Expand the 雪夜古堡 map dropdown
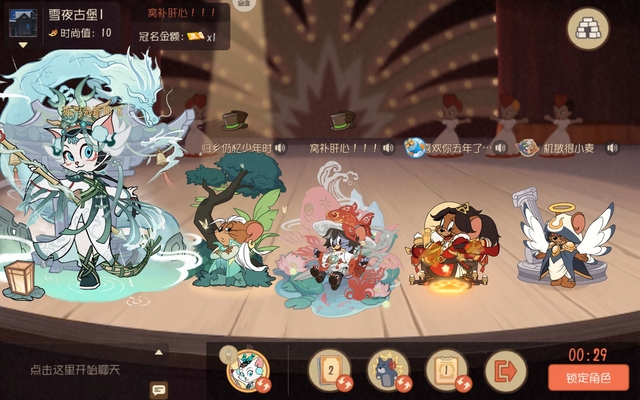This screenshot has width=640, height=400. click(x=21, y=44)
